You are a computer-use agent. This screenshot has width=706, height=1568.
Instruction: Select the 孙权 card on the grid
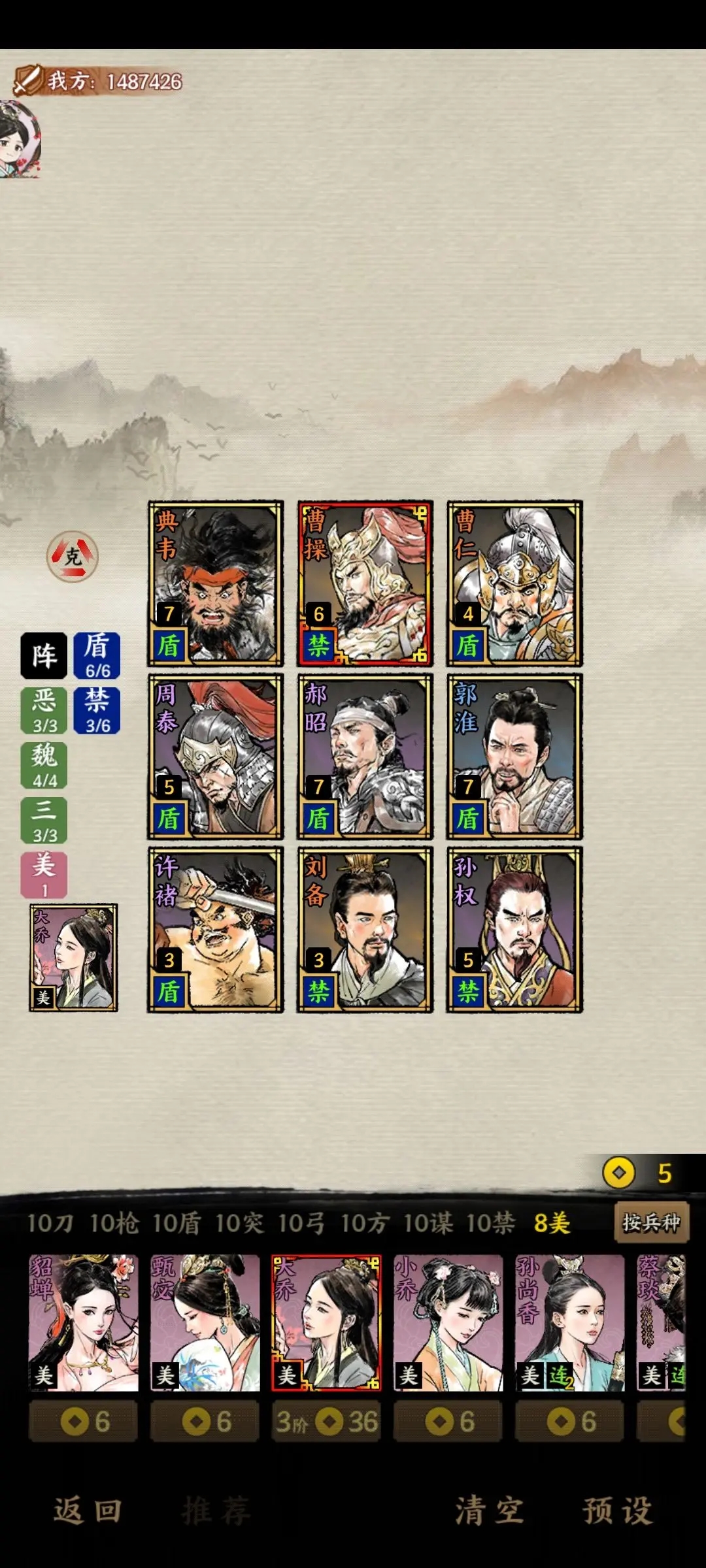(x=514, y=930)
